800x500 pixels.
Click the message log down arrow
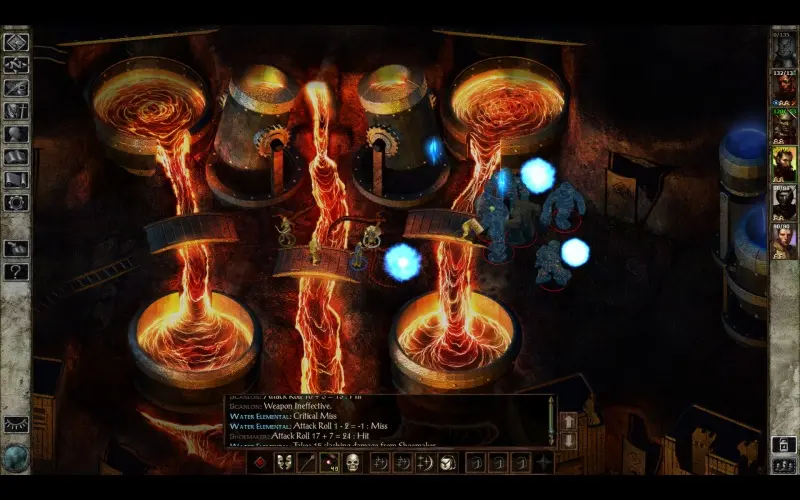568,440
